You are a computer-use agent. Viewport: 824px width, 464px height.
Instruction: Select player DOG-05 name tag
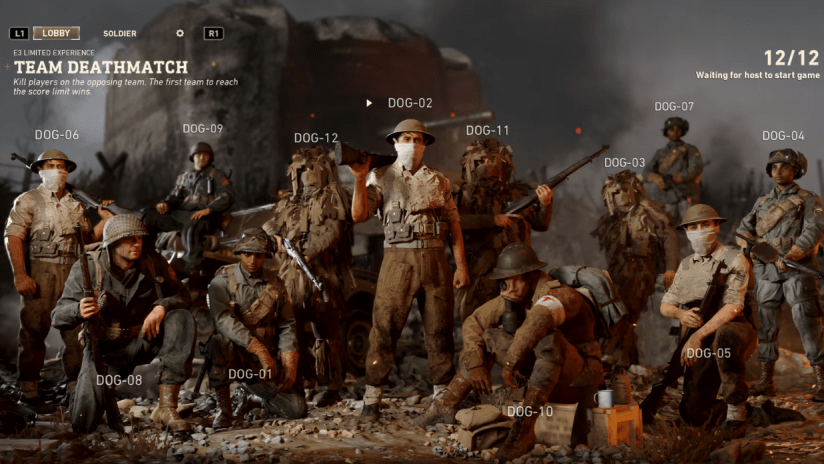[x=709, y=353]
